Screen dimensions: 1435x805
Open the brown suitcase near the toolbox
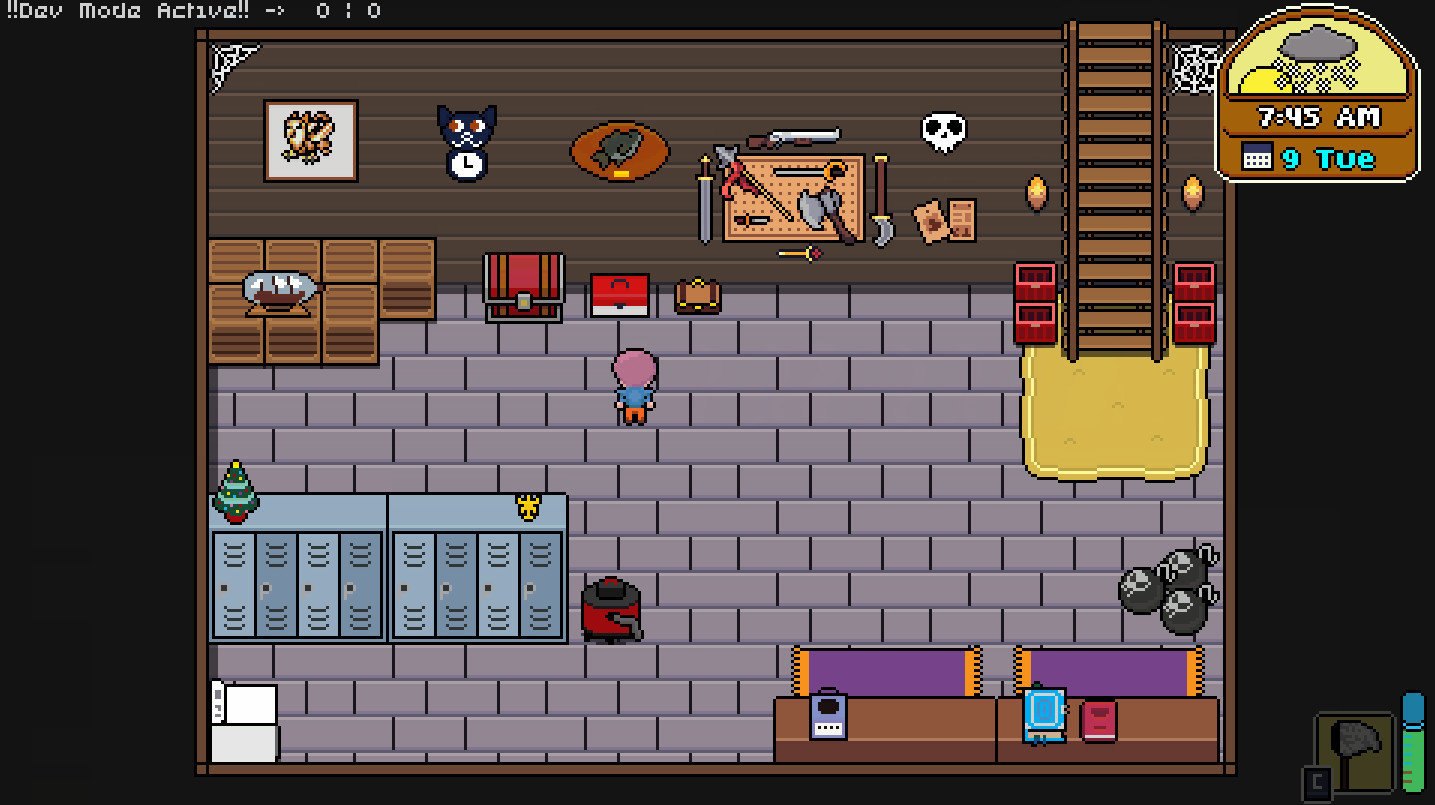pyautogui.click(x=697, y=296)
